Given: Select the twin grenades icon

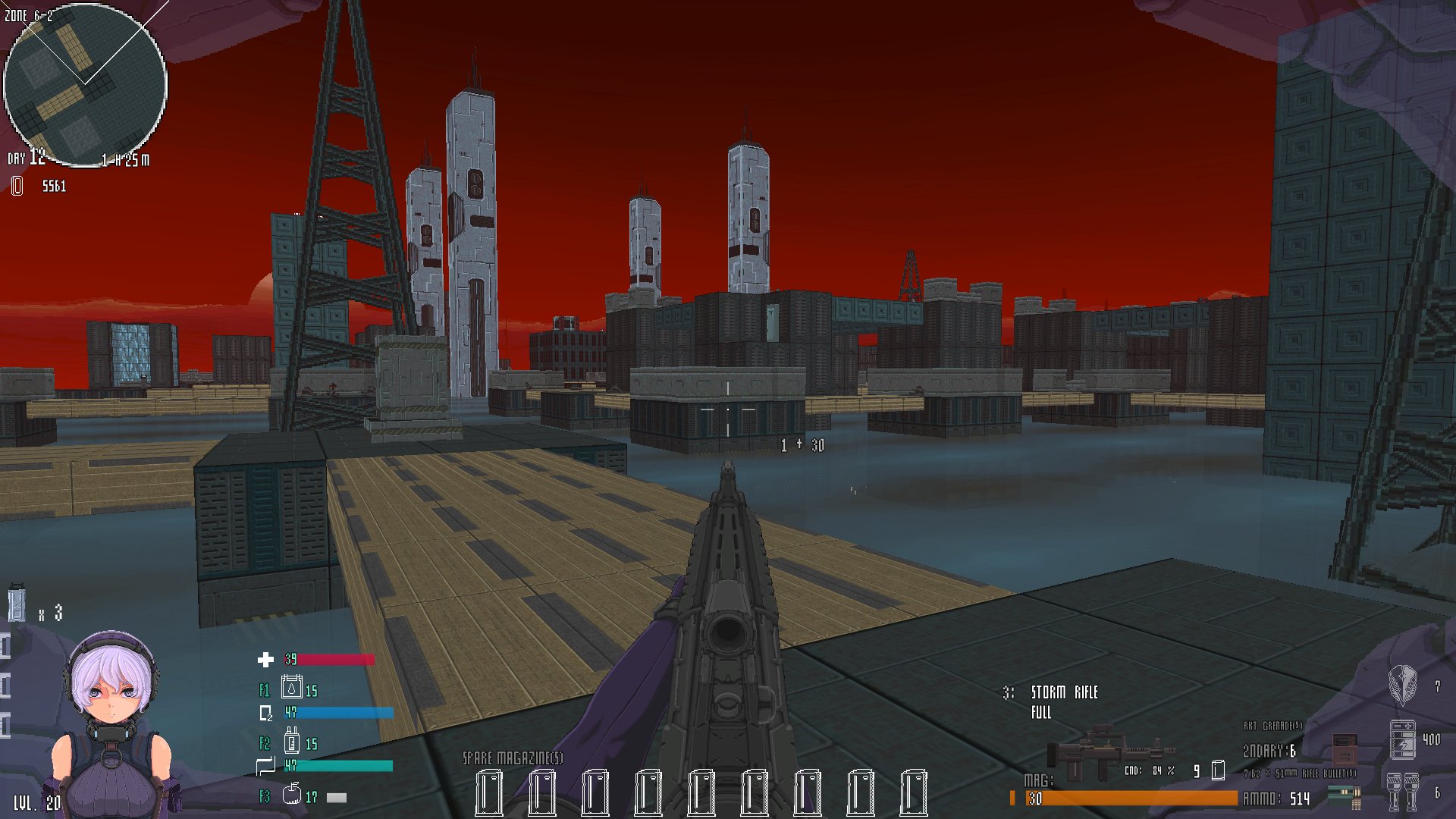Looking at the screenshot, I should pos(1401,791).
